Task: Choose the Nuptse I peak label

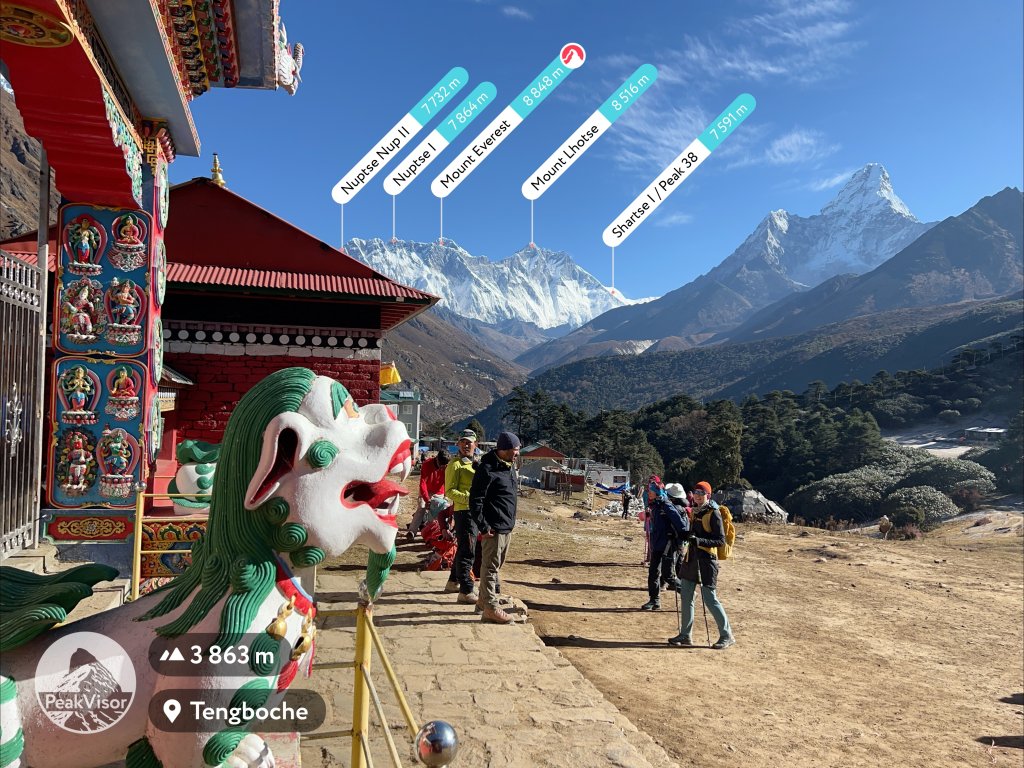Action: pos(440,138)
